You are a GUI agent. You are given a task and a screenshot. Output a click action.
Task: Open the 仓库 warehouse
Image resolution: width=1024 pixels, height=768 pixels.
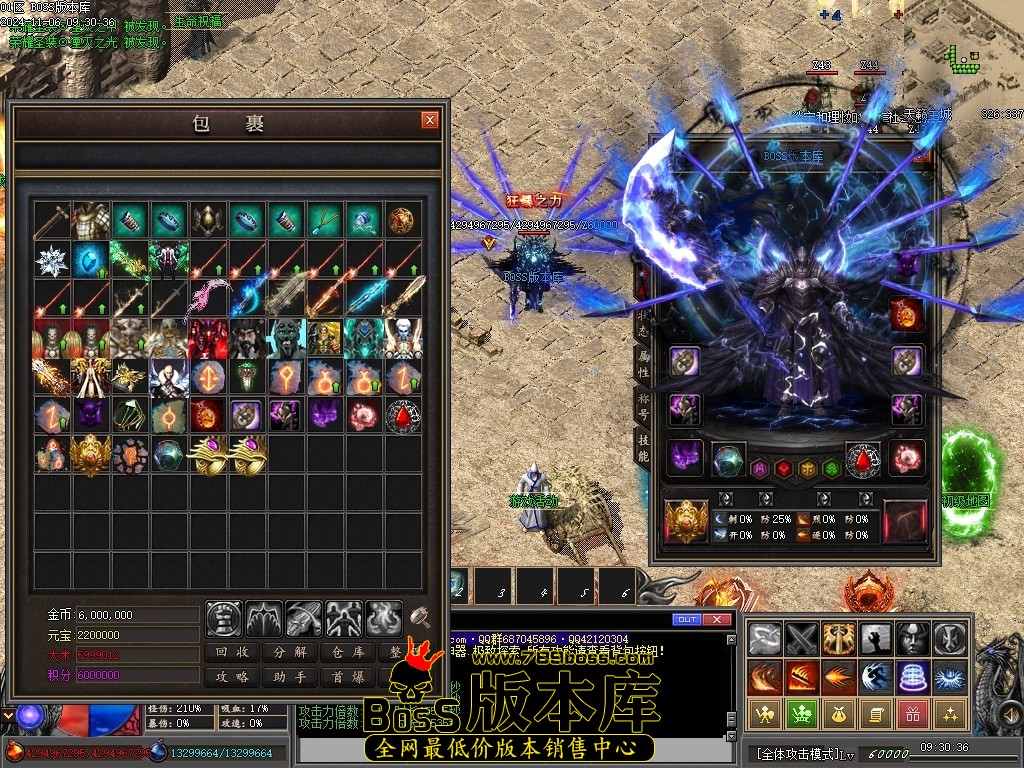click(x=346, y=652)
